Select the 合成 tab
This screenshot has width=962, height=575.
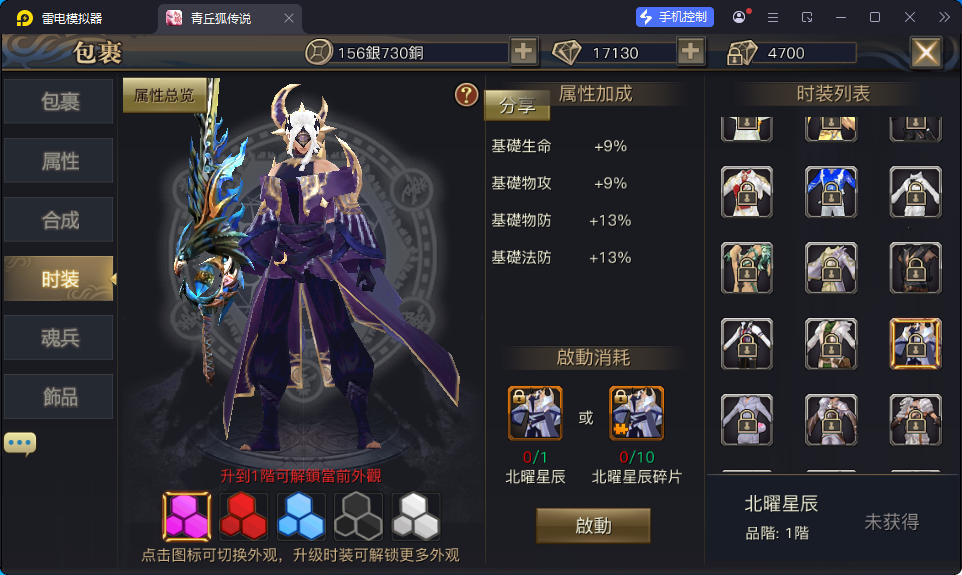59,220
